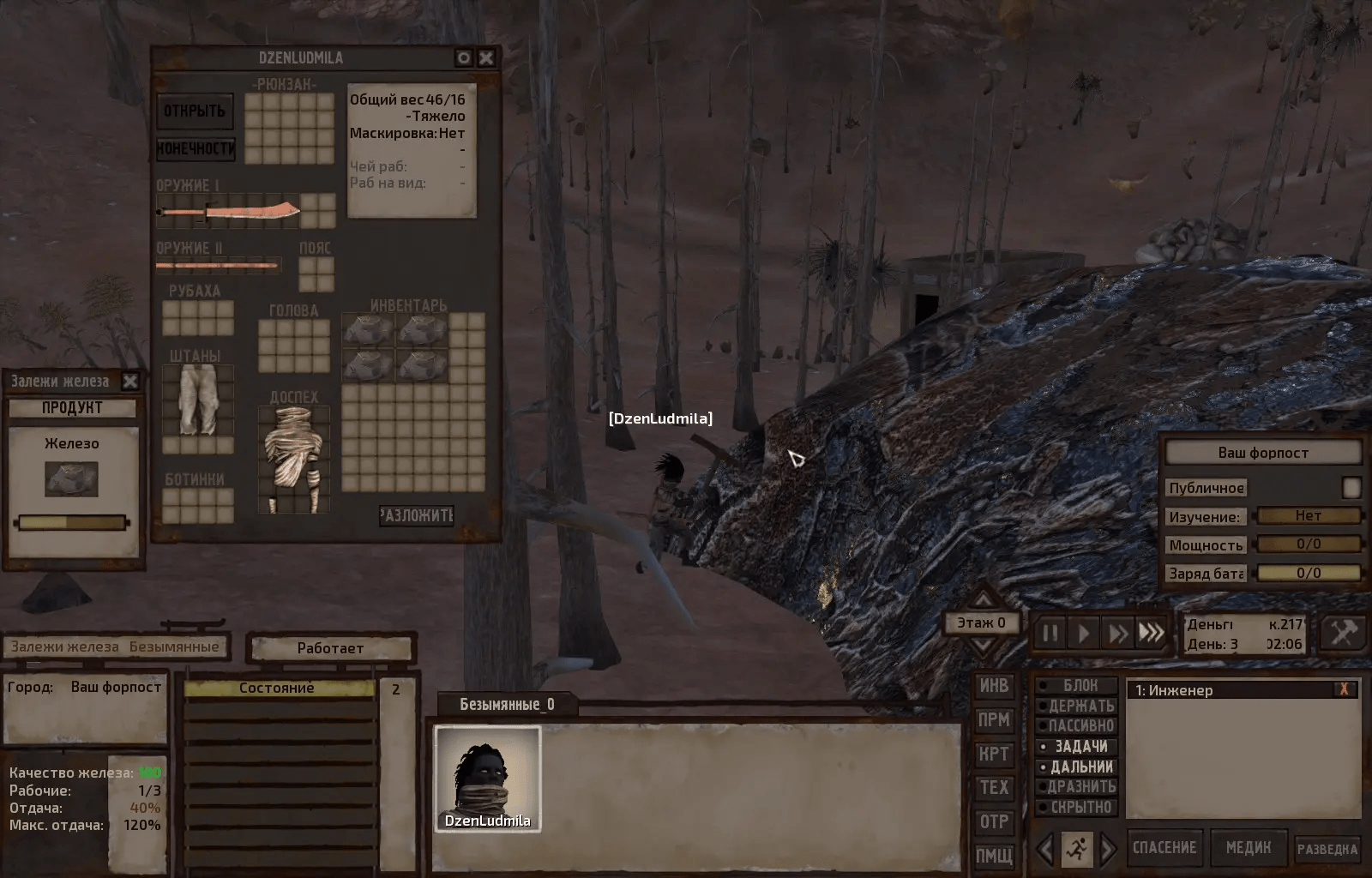
Task: Remove the Инженер job entry
Action: point(1344,689)
